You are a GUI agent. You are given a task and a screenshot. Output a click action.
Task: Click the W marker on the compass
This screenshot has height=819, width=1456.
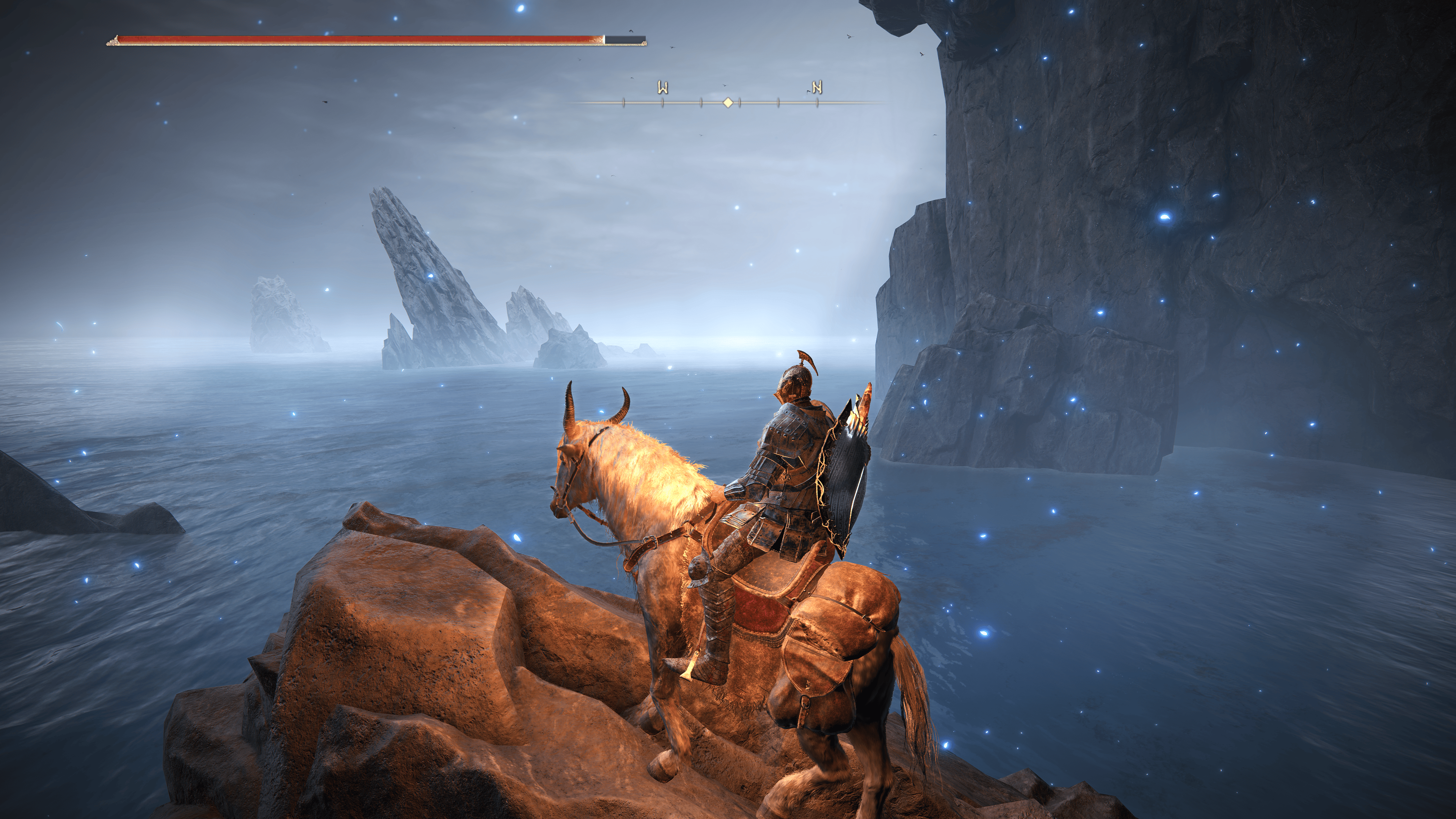pyautogui.click(x=662, y=88)
